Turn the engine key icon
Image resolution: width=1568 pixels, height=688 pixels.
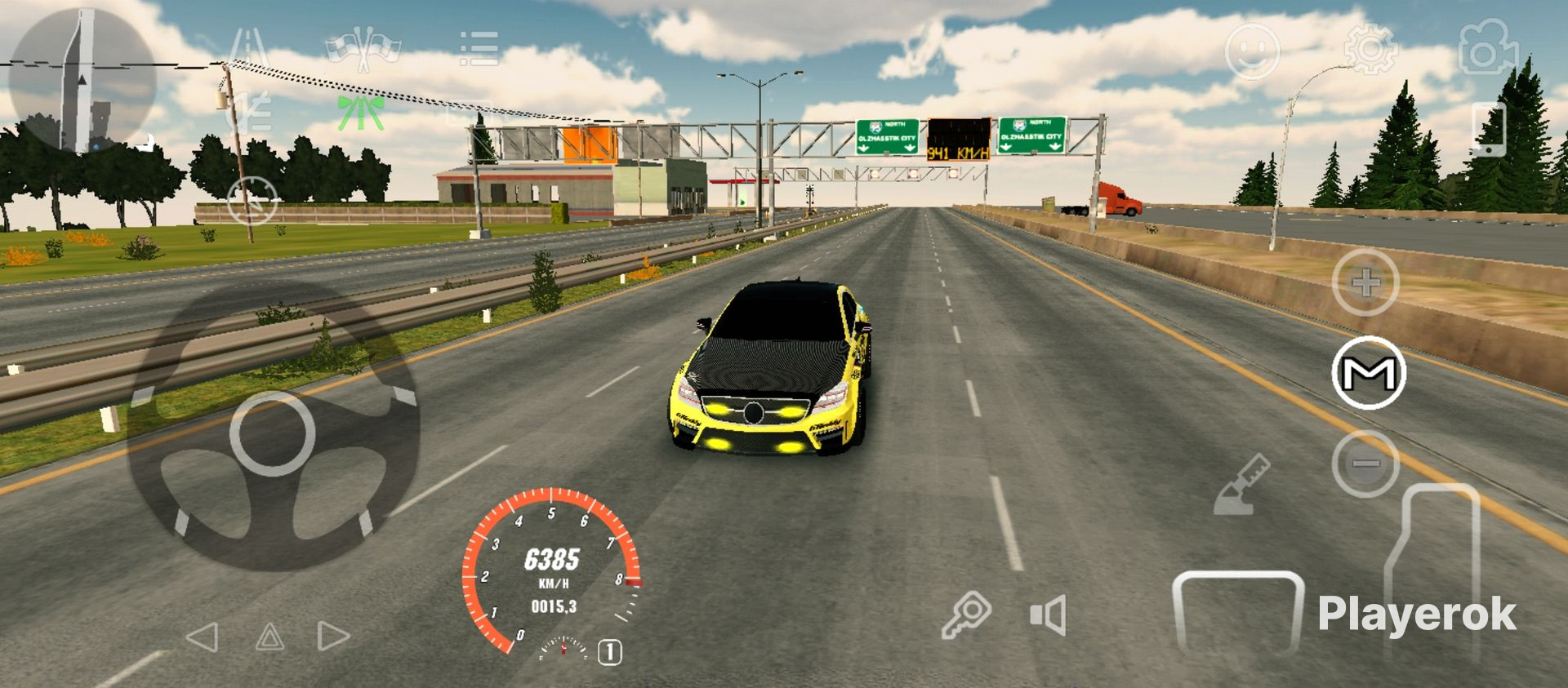(x=966, y=615)
